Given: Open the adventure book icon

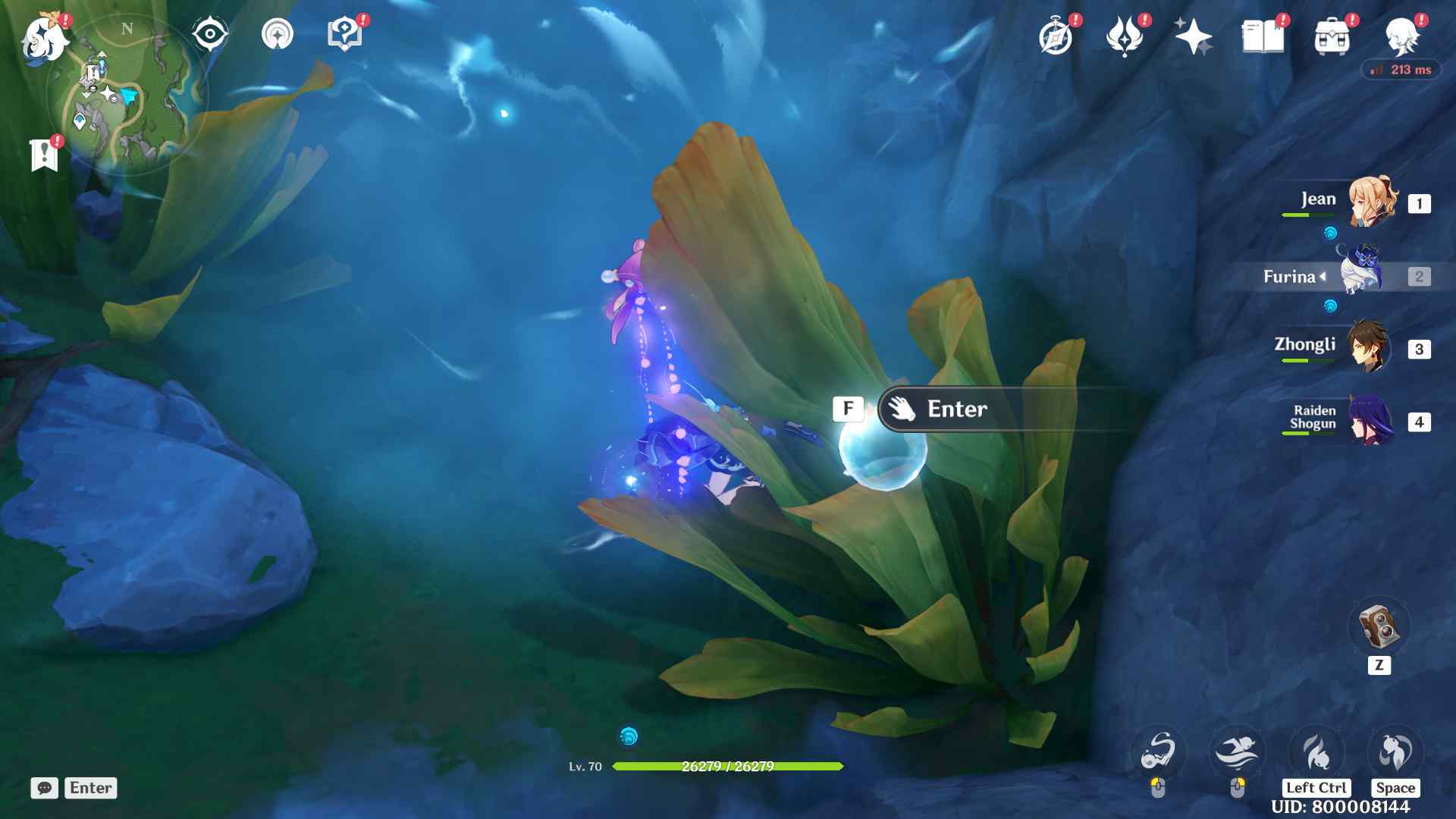Looking at the screenshot, I should point(1263,36).
